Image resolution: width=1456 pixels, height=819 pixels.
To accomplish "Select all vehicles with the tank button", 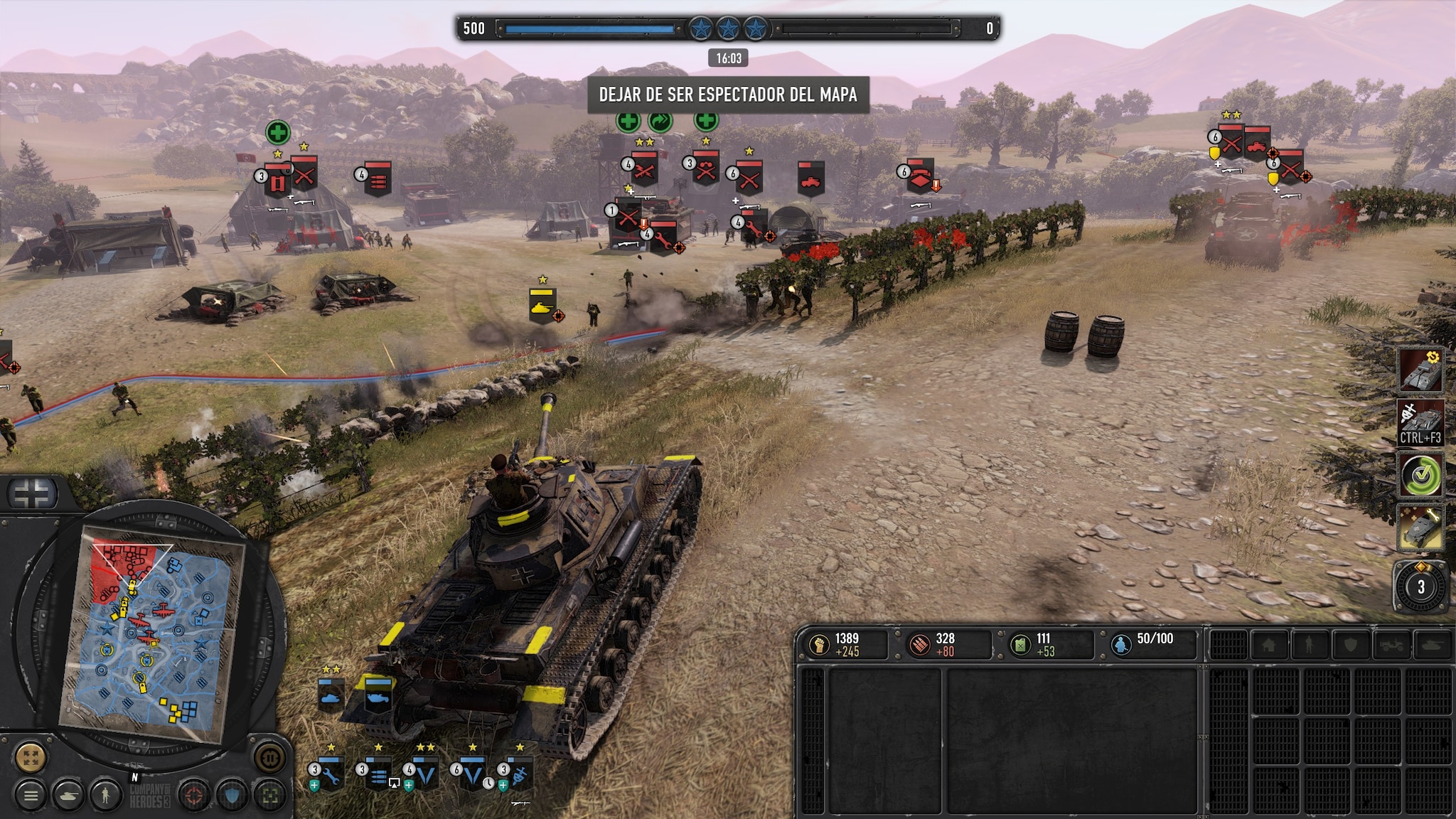I will pyautogui.click(x=69, y=796).
